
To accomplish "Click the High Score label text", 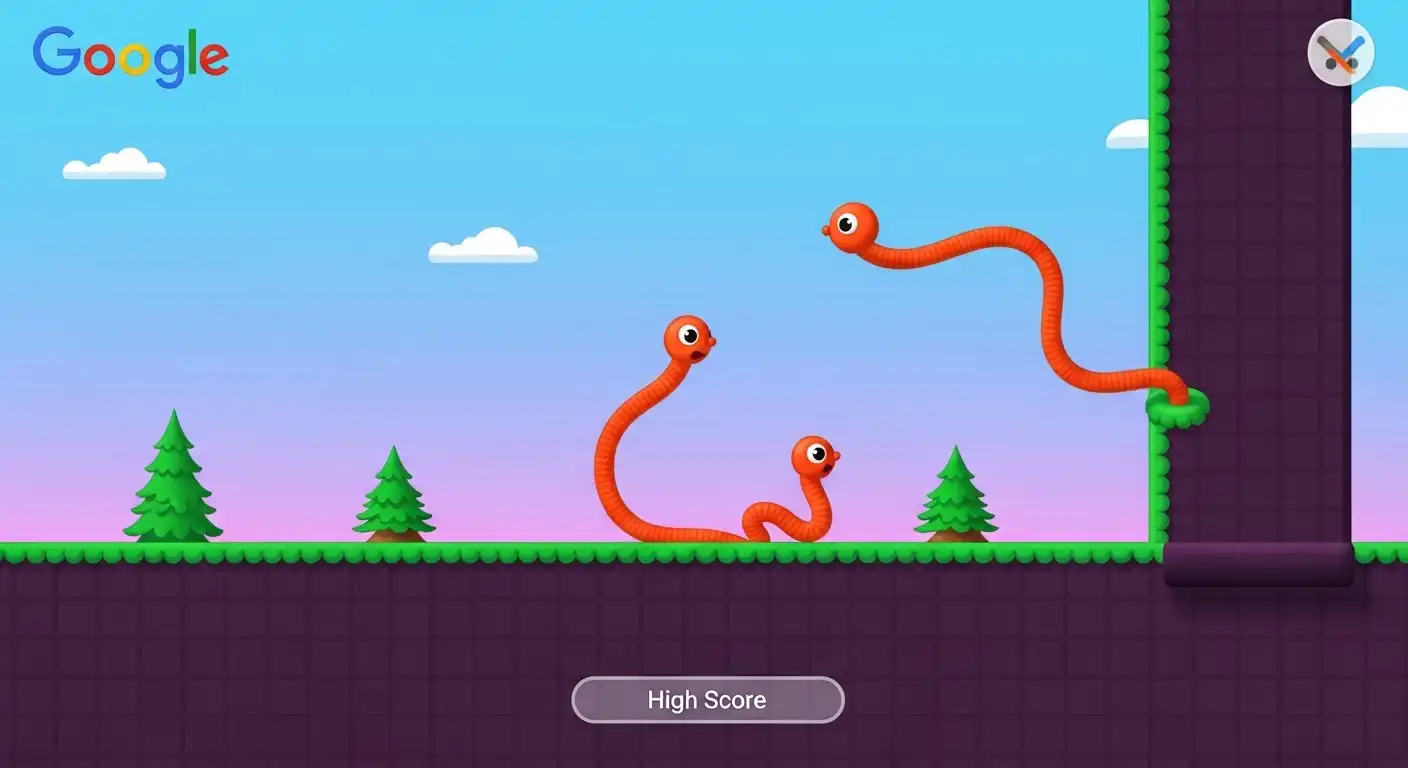I will [x=707, y=700].
